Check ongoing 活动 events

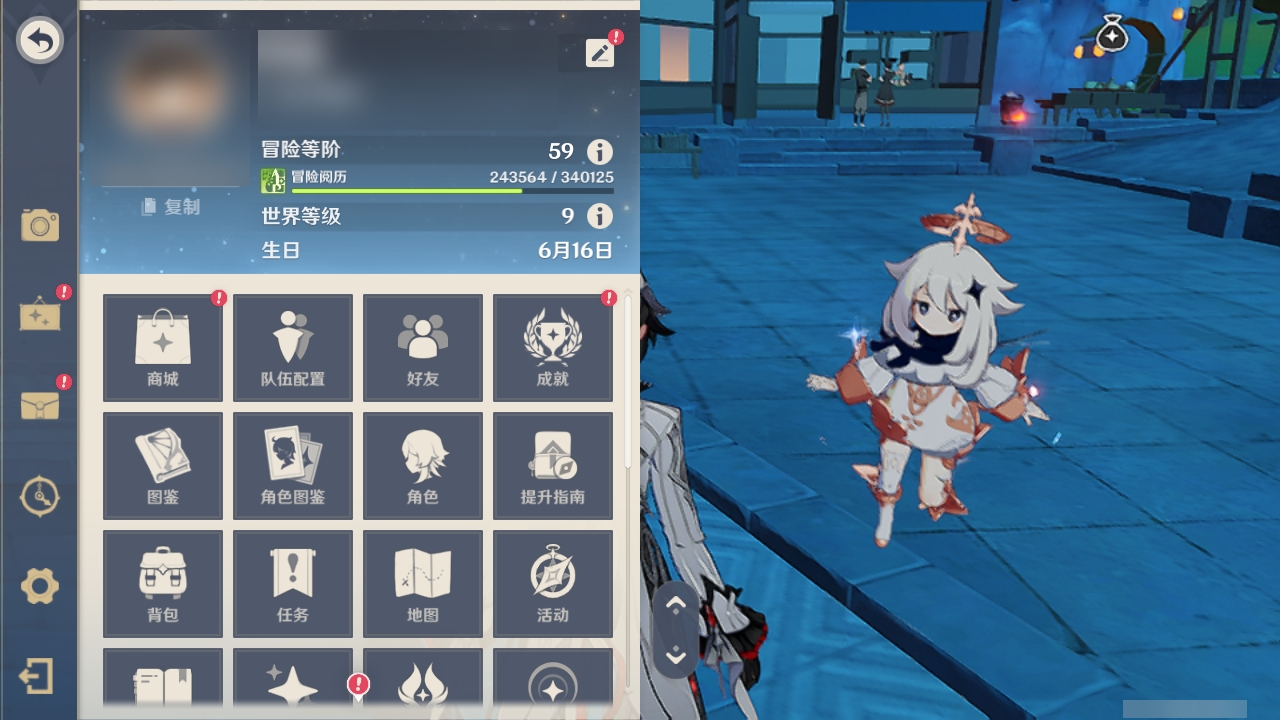552,584
